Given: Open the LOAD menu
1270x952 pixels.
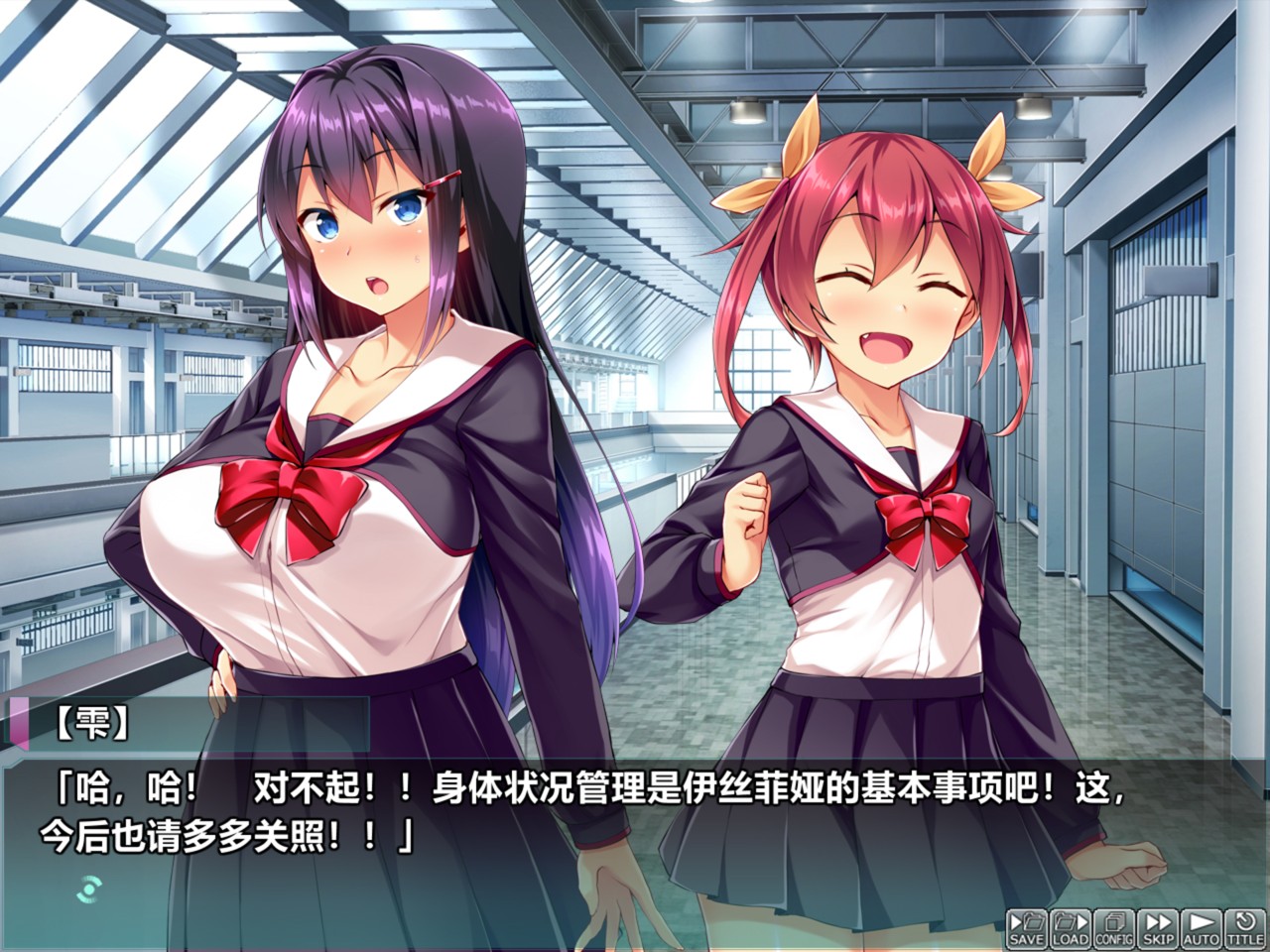Looking at the screenshot, I should tap(1071, 926).
